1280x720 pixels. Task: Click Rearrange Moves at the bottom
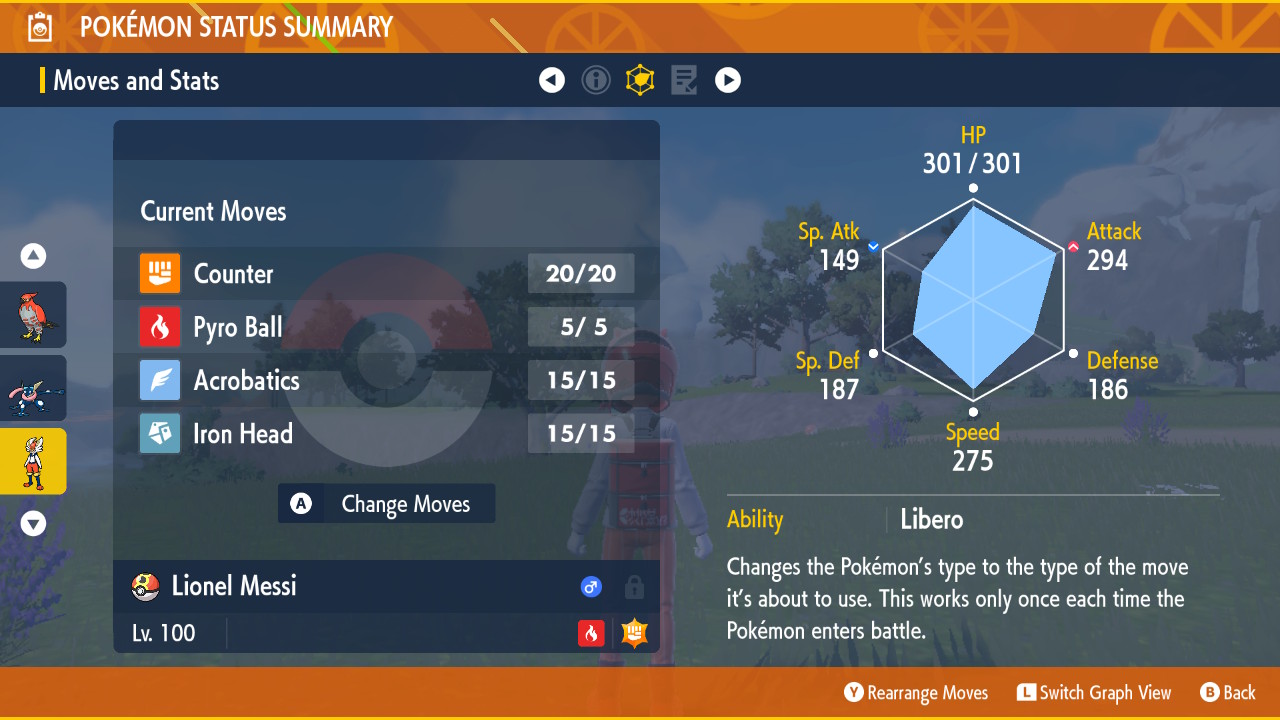tap(916, 693)
